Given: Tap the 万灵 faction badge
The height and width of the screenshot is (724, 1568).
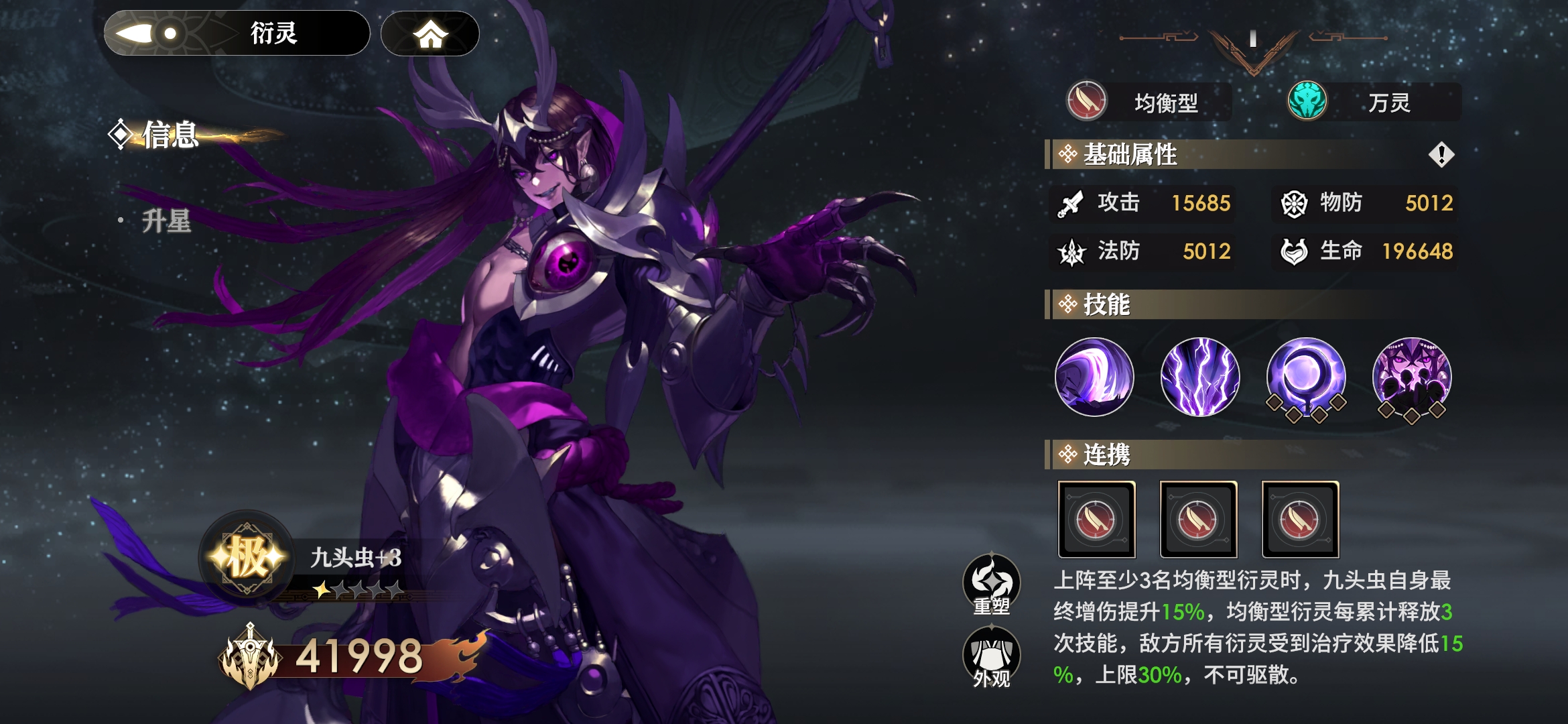Looking at the screenshot, I should click(x=1373, y=102).
